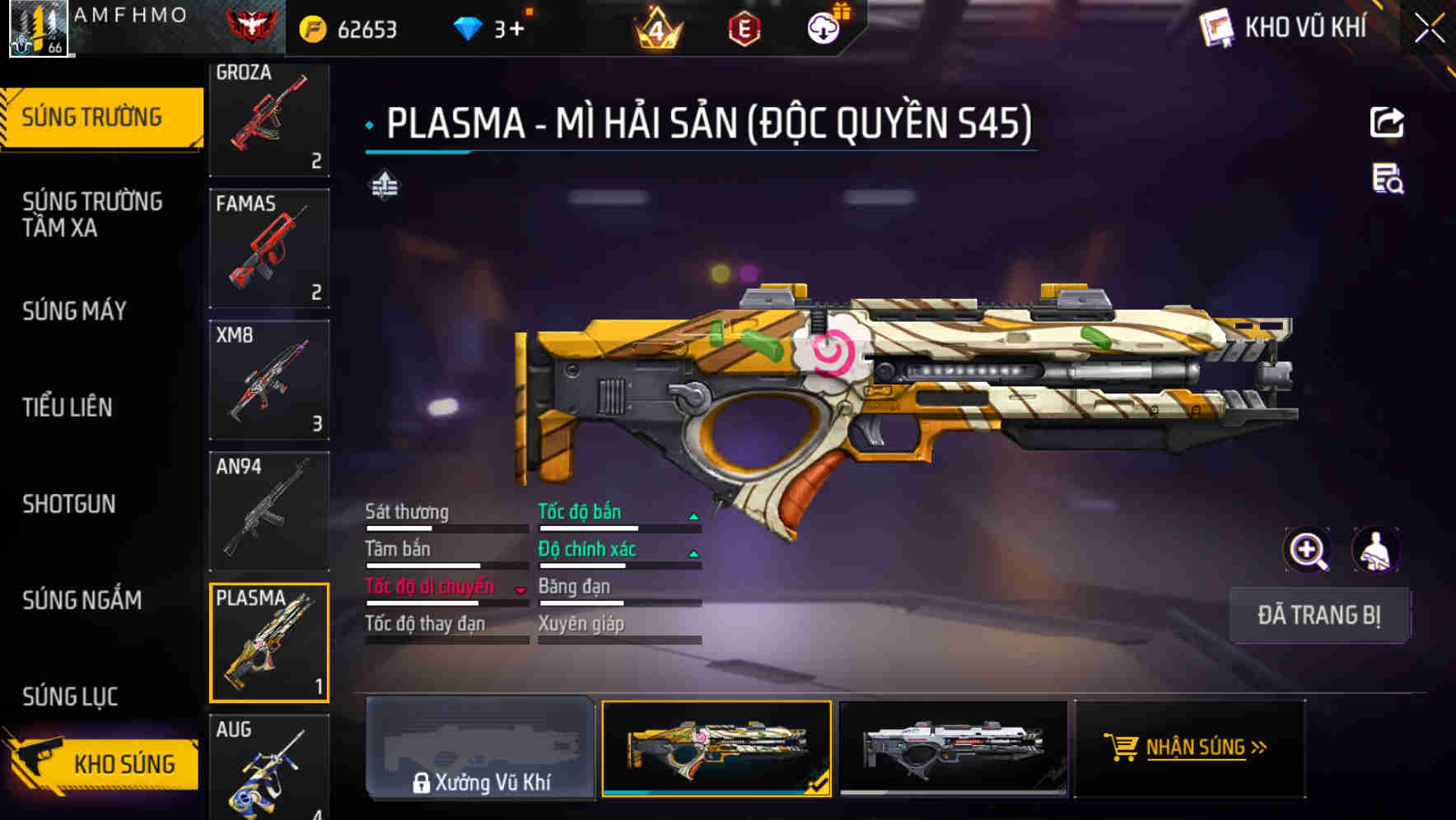Image resolution: width=1456 pixels, height=820 pixels.
Task: Choose the FAMAS weapon tile
Action: [269, 248]
